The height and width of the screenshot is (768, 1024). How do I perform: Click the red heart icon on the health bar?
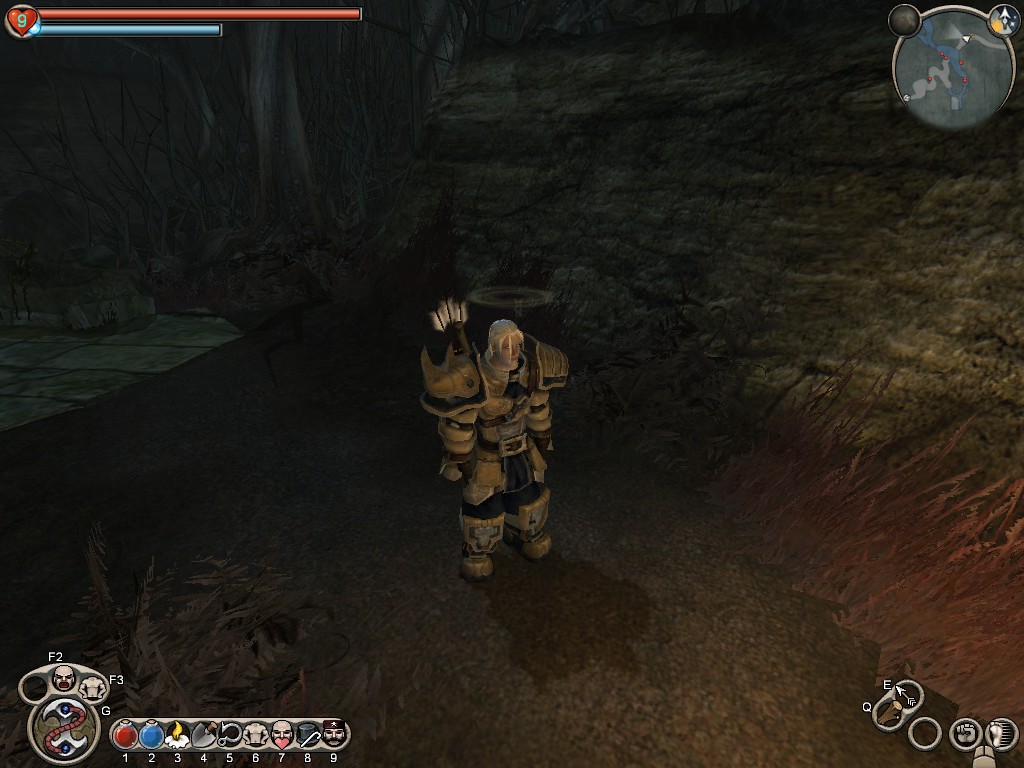[x=21, y=20]
